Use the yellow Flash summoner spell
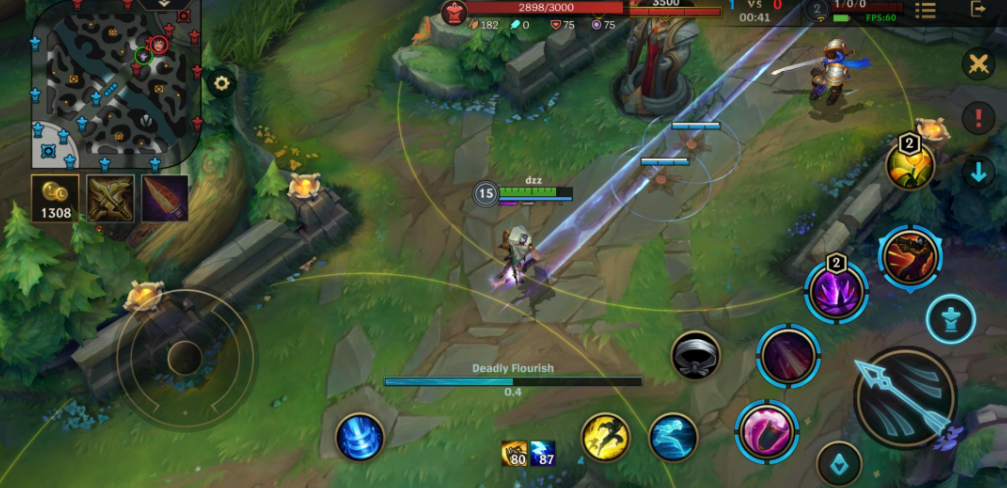Image resolution: width=1007 pixels, height=488 pixels. [x=605, y=437]
